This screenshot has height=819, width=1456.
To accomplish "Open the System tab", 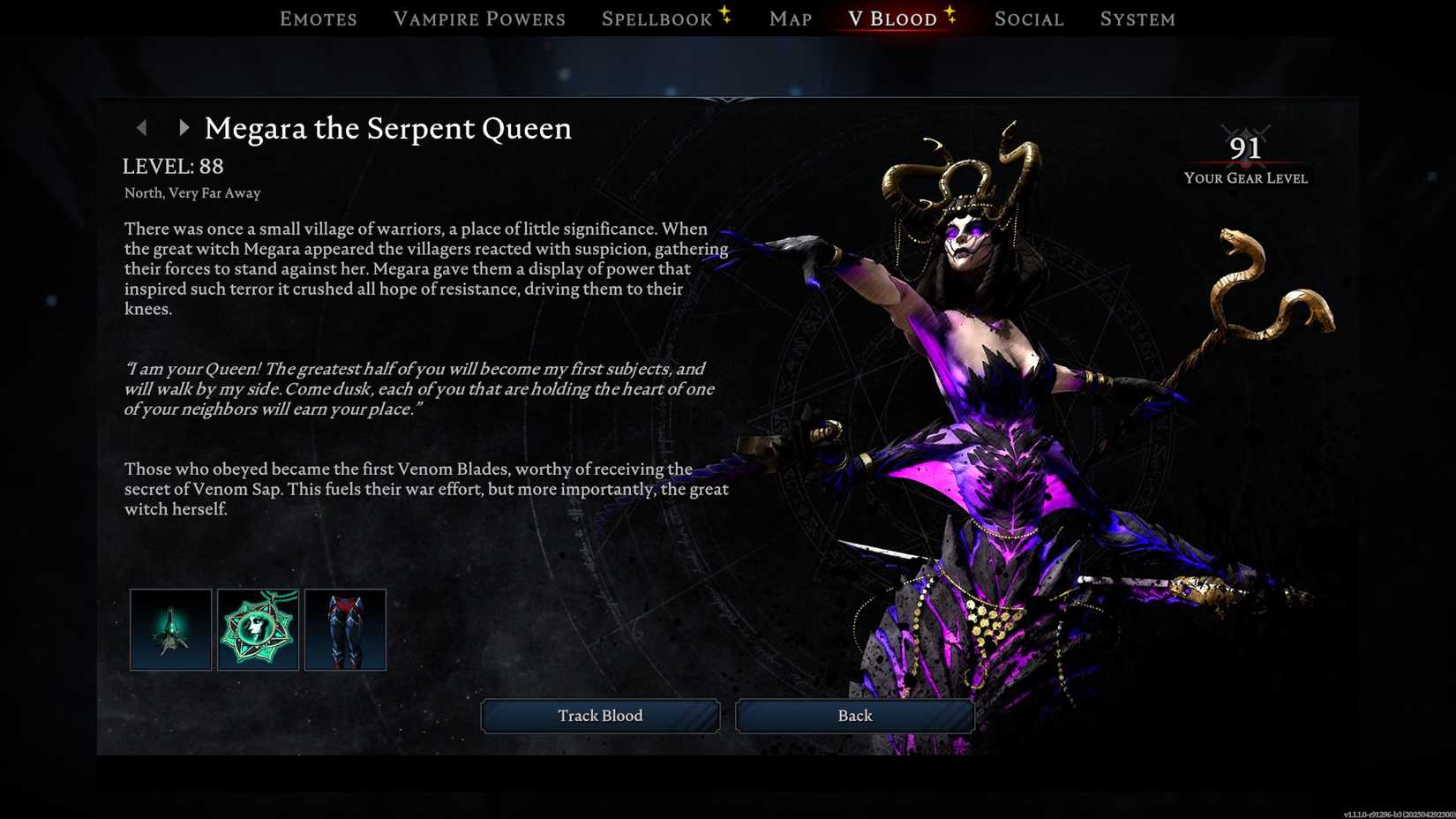I will [x=1137, y=19].
